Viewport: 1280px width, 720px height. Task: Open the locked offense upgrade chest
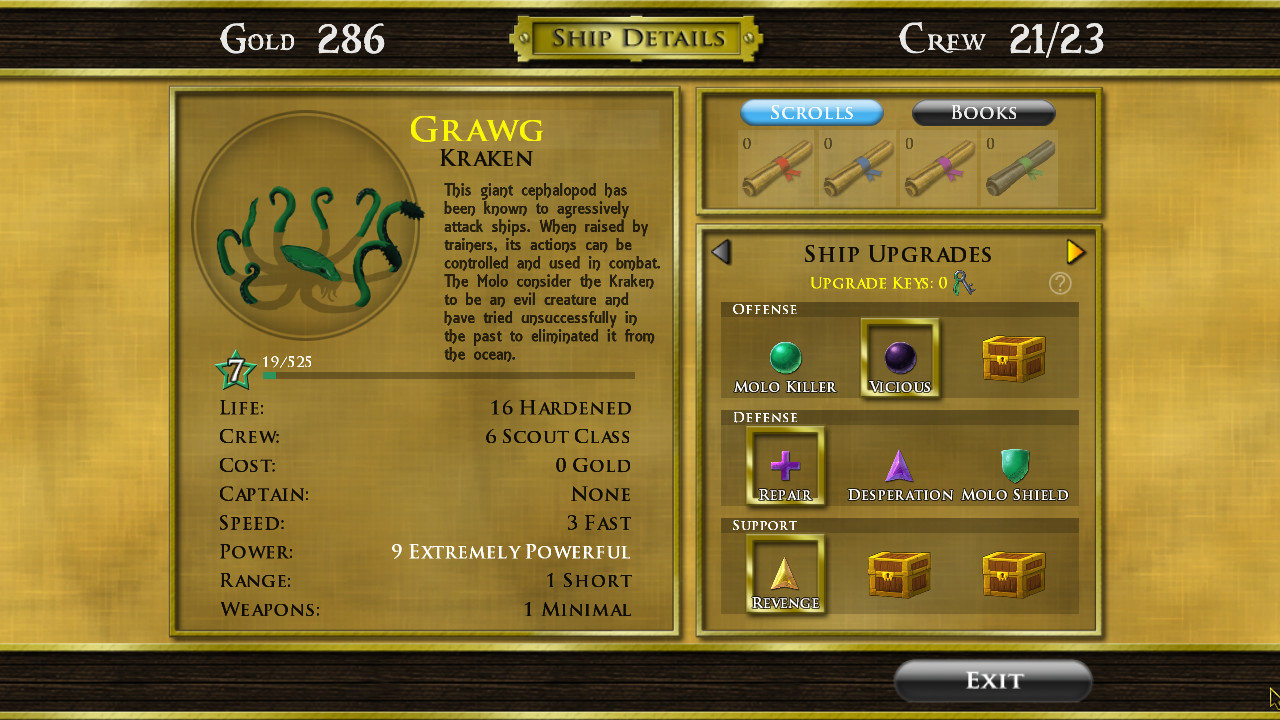(1013, 357)
